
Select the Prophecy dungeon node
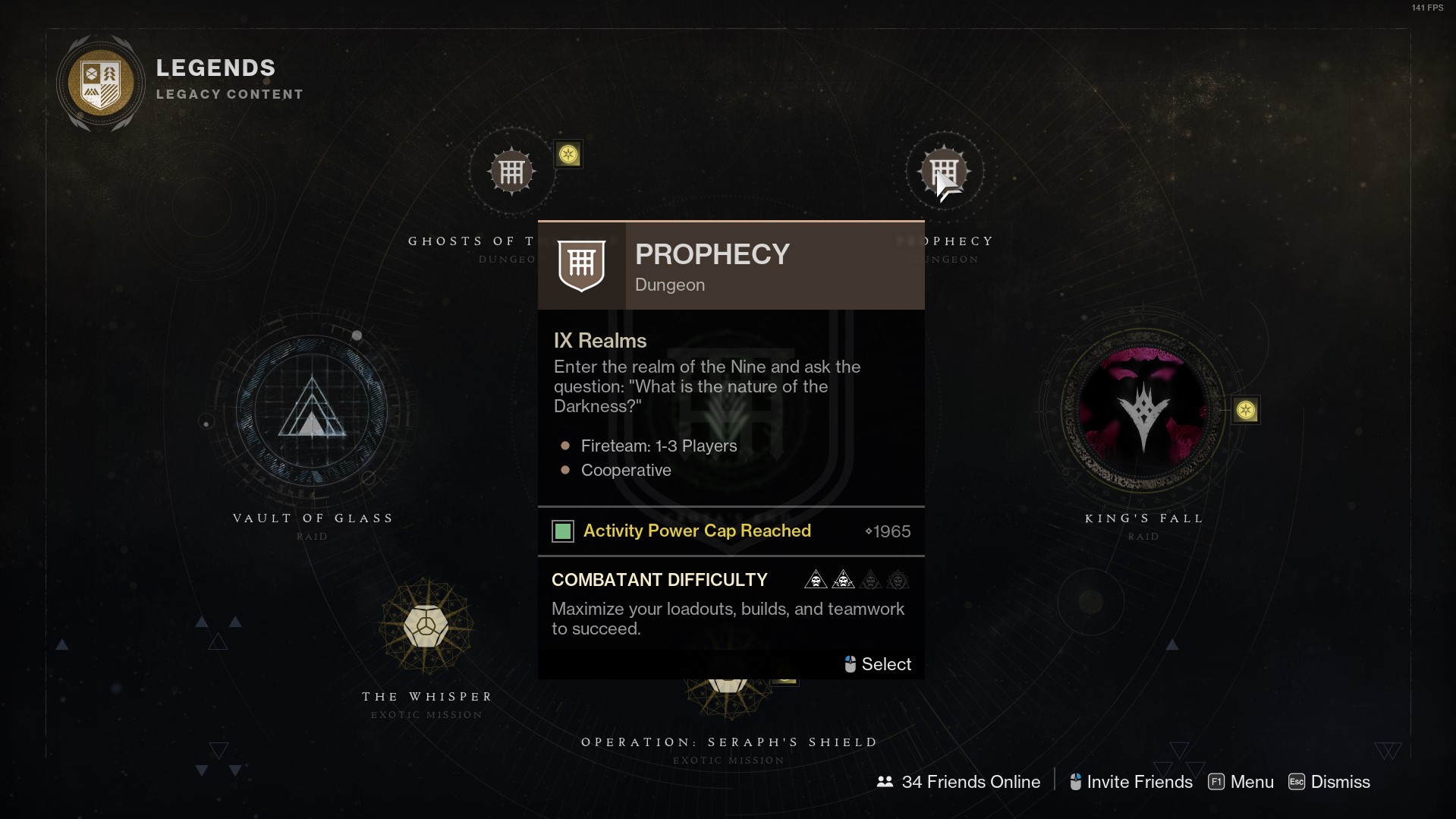pos(944,172)
